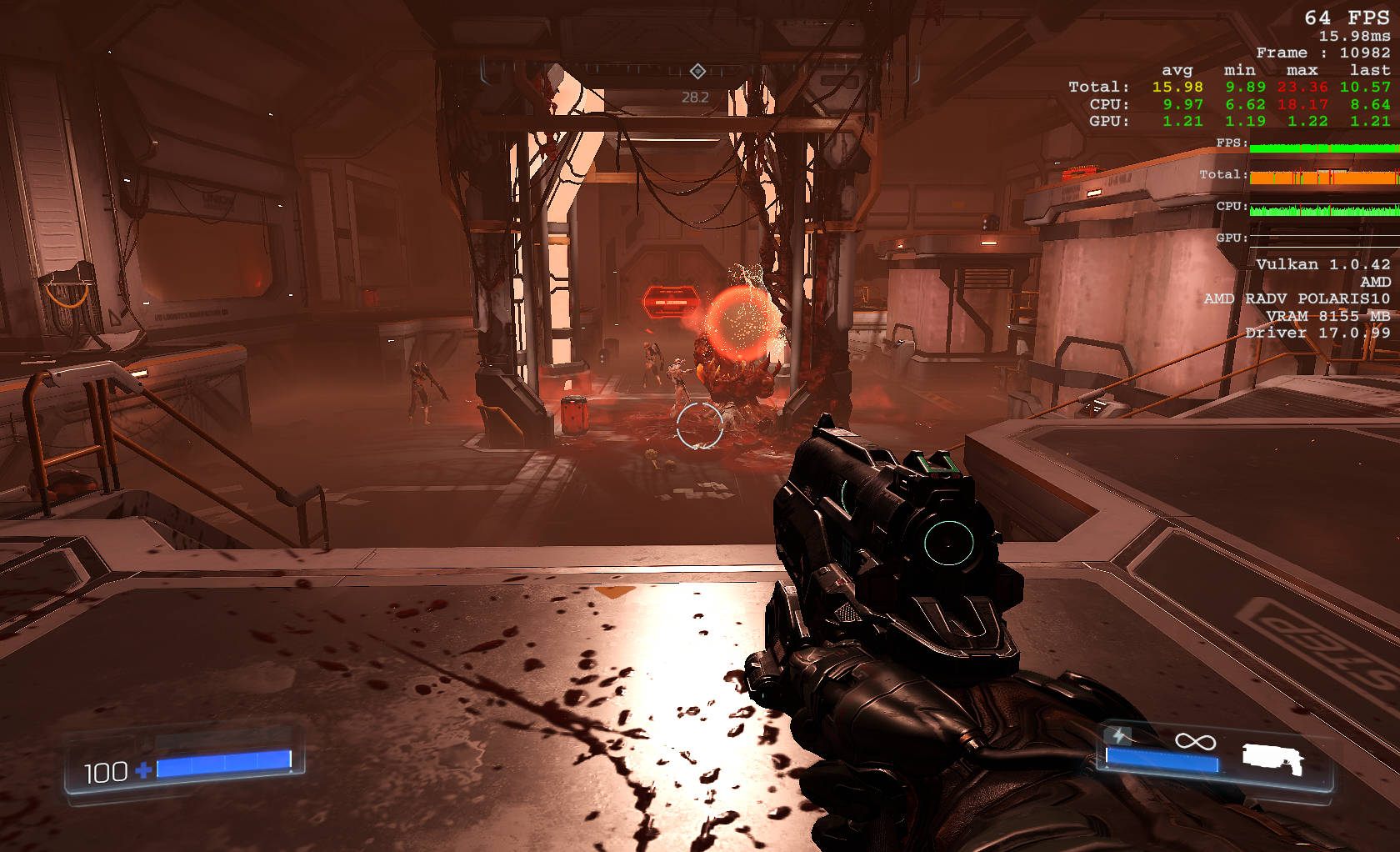1400x852 pixels.
Task: Select the pistol weapon icon
Action: tap(1272, 759)
